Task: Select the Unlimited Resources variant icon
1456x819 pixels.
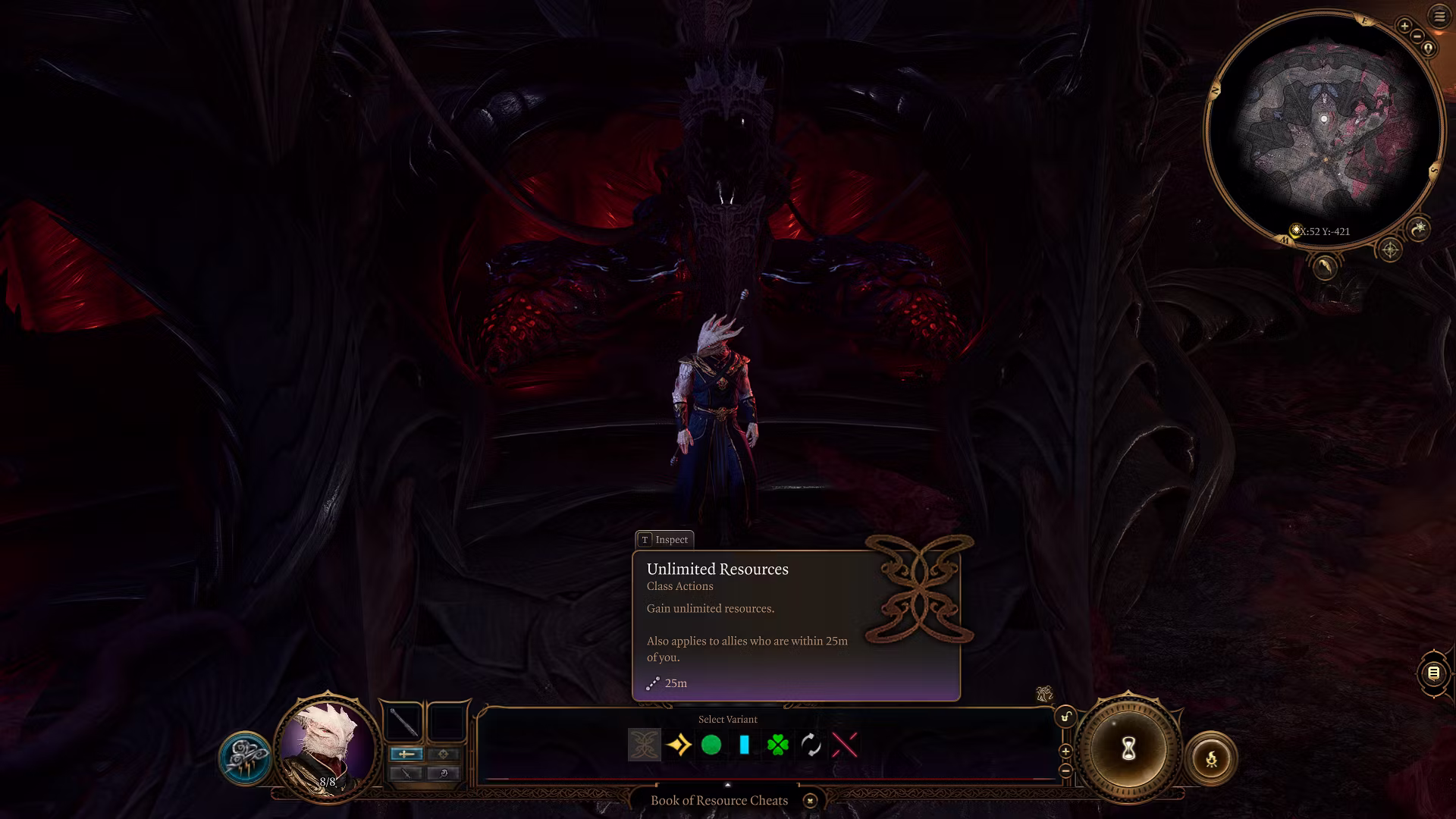Action: (x=644, y=745)
